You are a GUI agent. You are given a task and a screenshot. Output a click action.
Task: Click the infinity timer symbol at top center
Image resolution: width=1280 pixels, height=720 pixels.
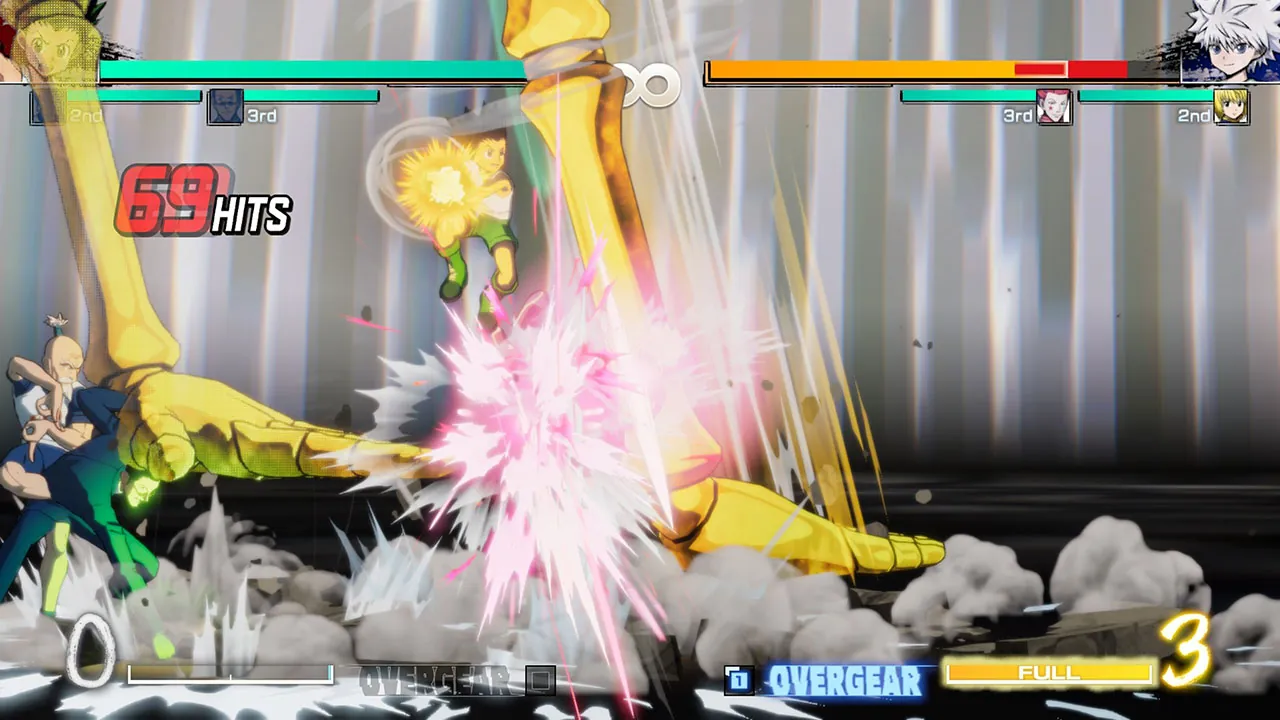[649, 85]
